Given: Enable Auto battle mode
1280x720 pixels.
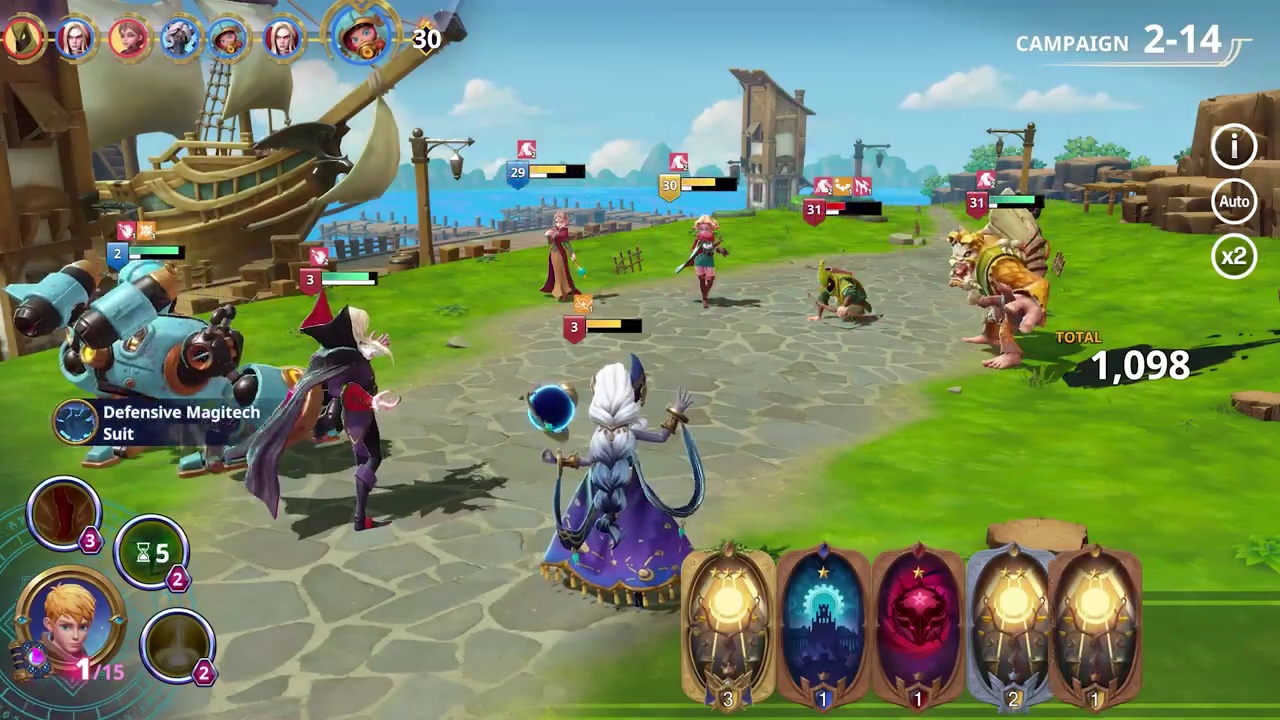Looking at the screenshot, I should pyautogui.click(x=1234, y=201).
